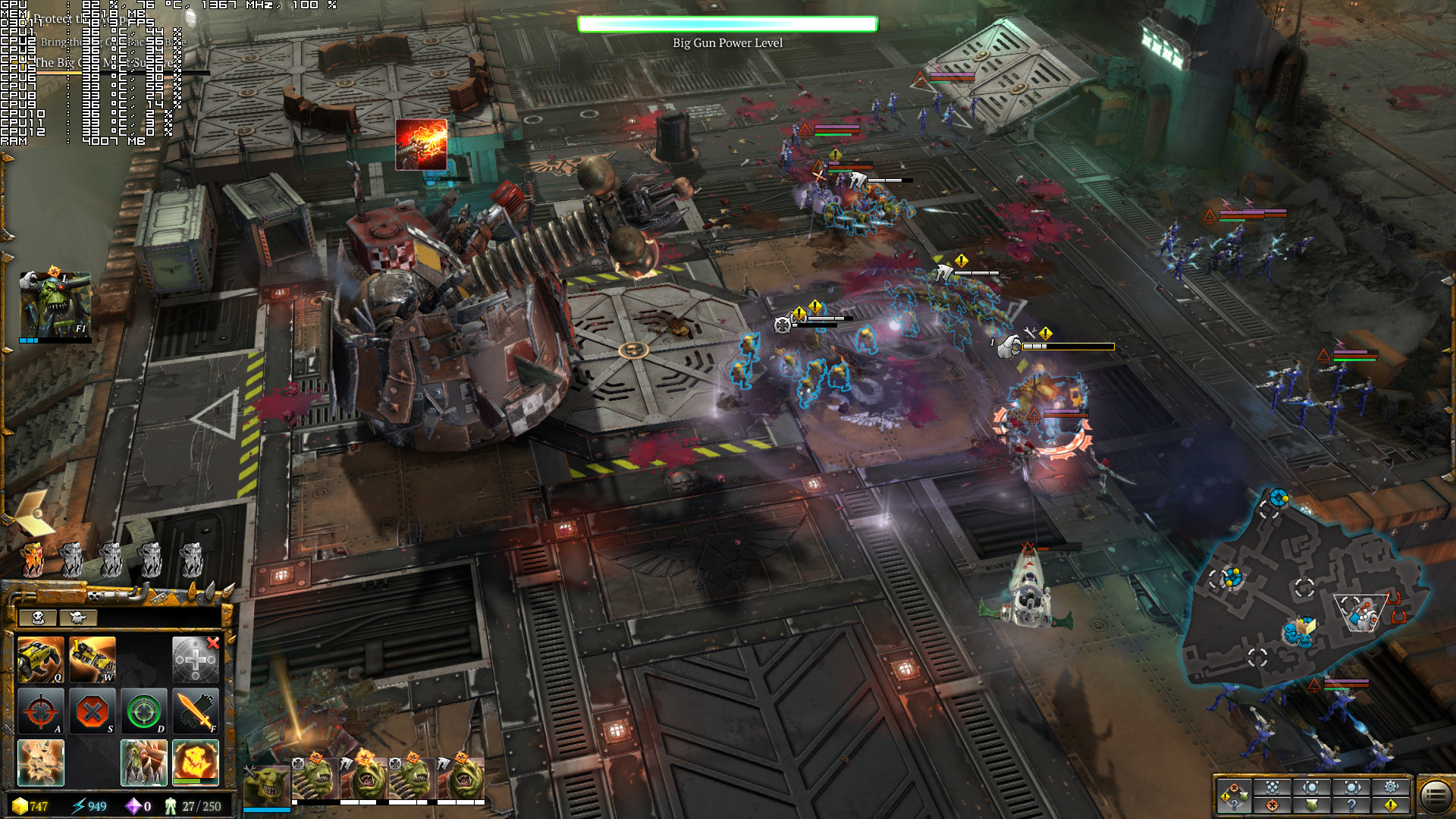Image resolution: width=1456 pixels, height=819 pixels.
Task: Switch to the Ork skull tab
Action: pos(38,617)
